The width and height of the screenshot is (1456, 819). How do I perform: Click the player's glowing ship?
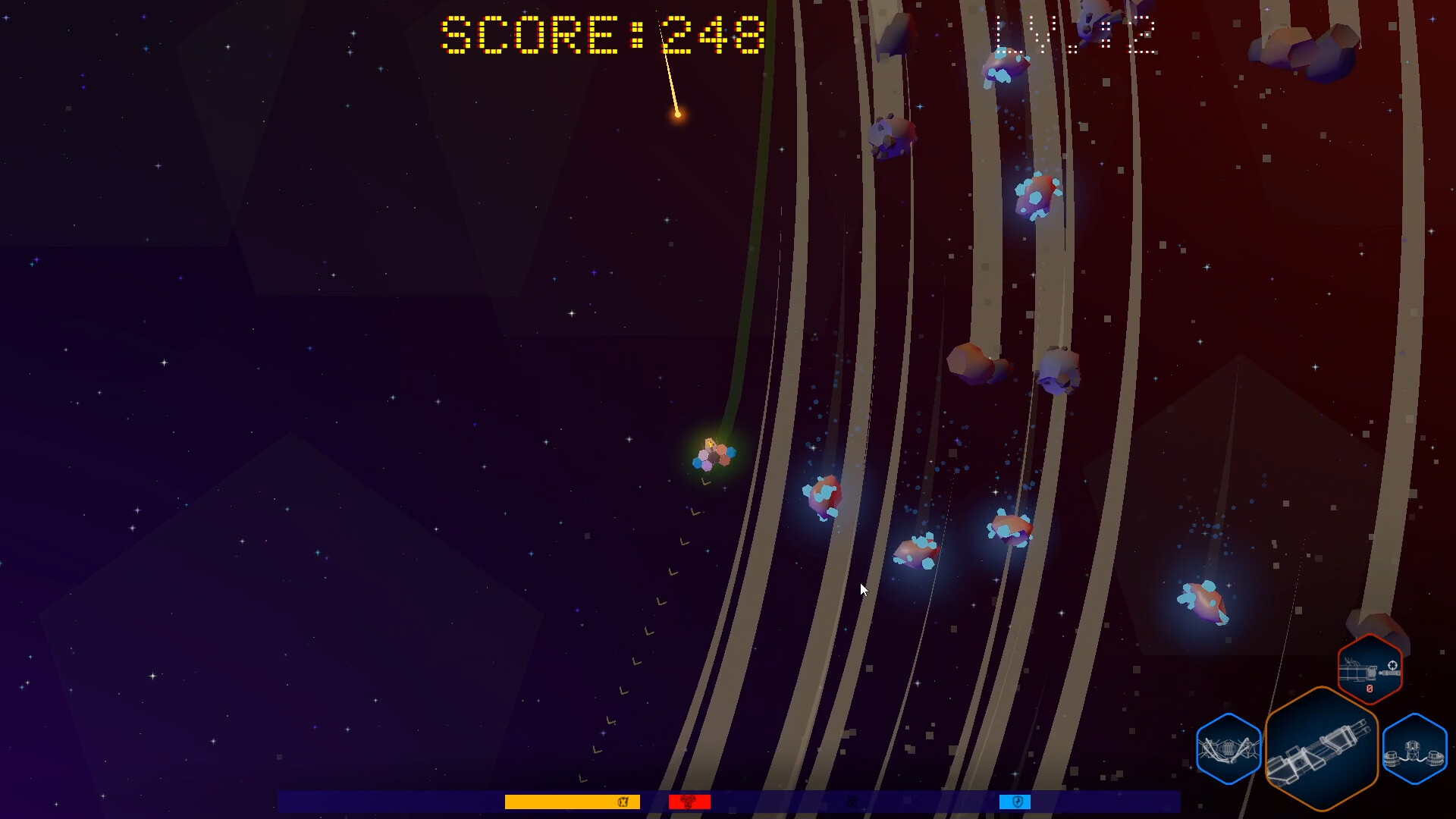click(x=714, y=455)
